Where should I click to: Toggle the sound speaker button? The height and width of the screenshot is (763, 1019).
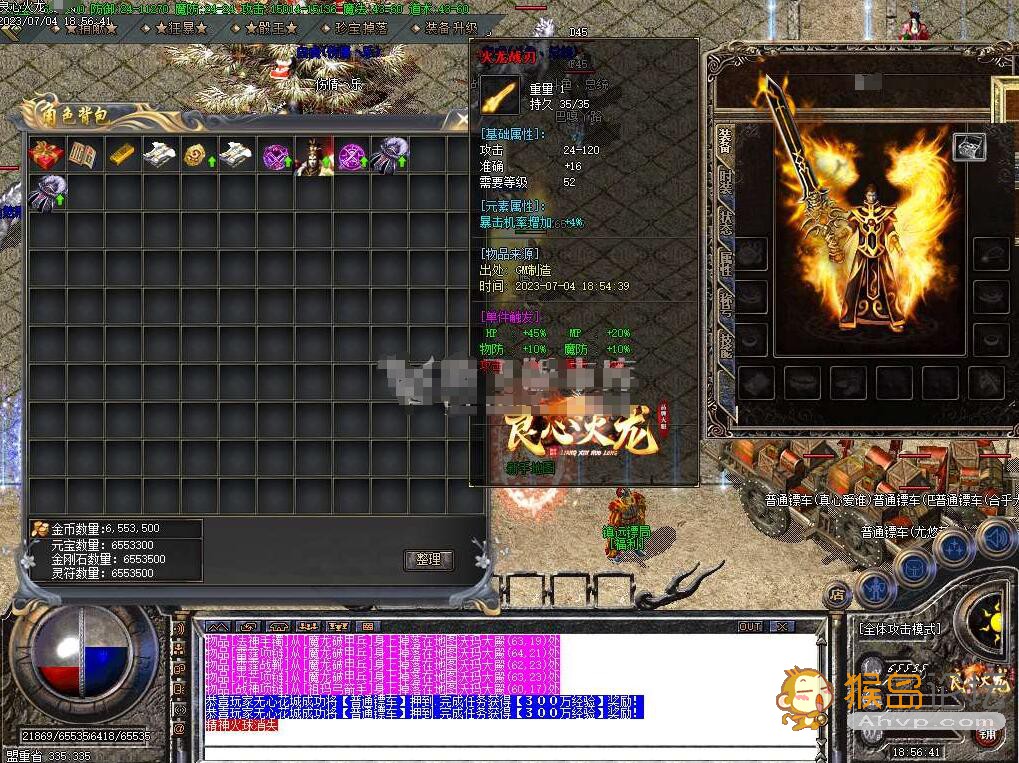(x=995, y=540)
